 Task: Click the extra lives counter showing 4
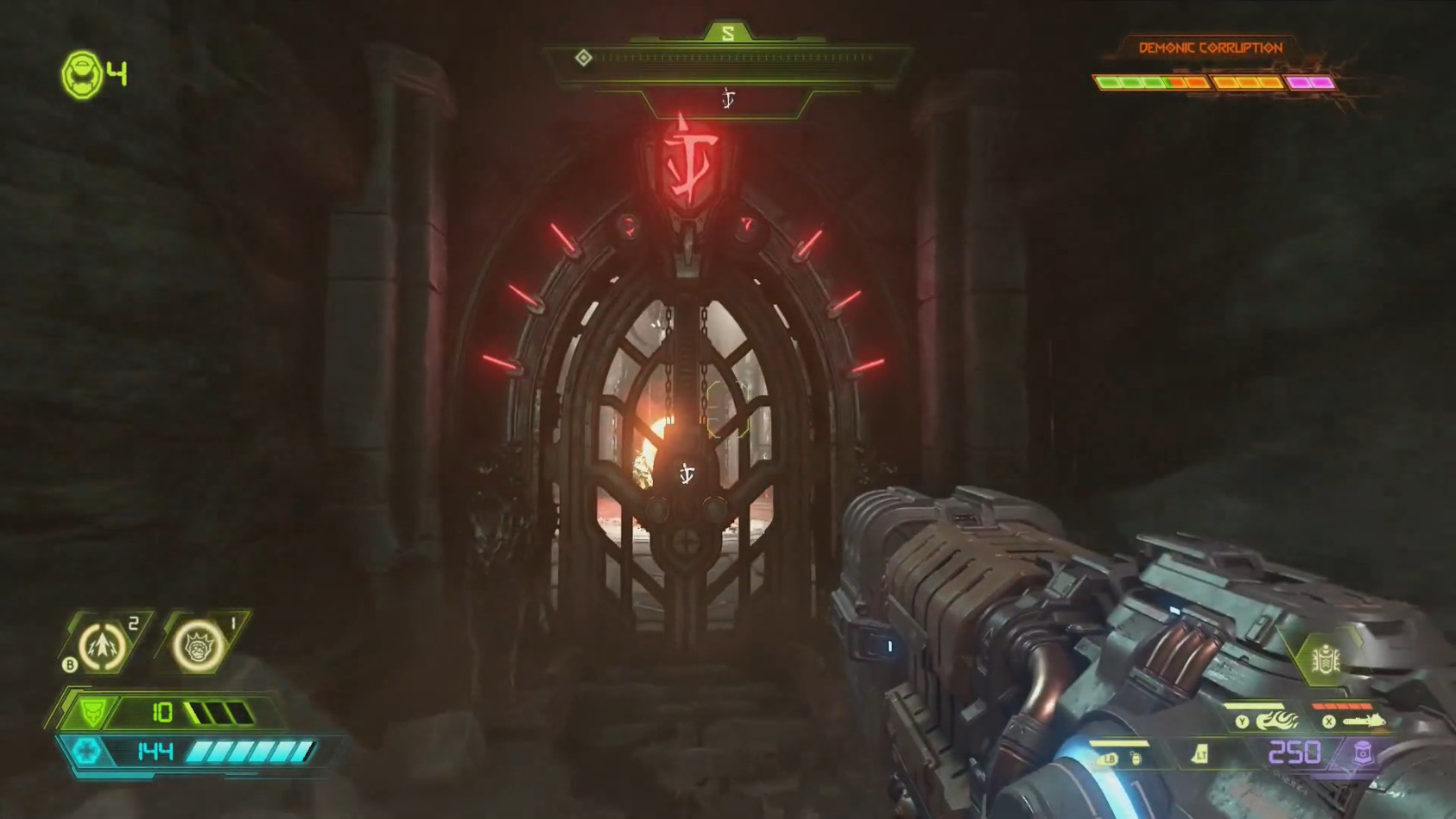pos(116,76)
